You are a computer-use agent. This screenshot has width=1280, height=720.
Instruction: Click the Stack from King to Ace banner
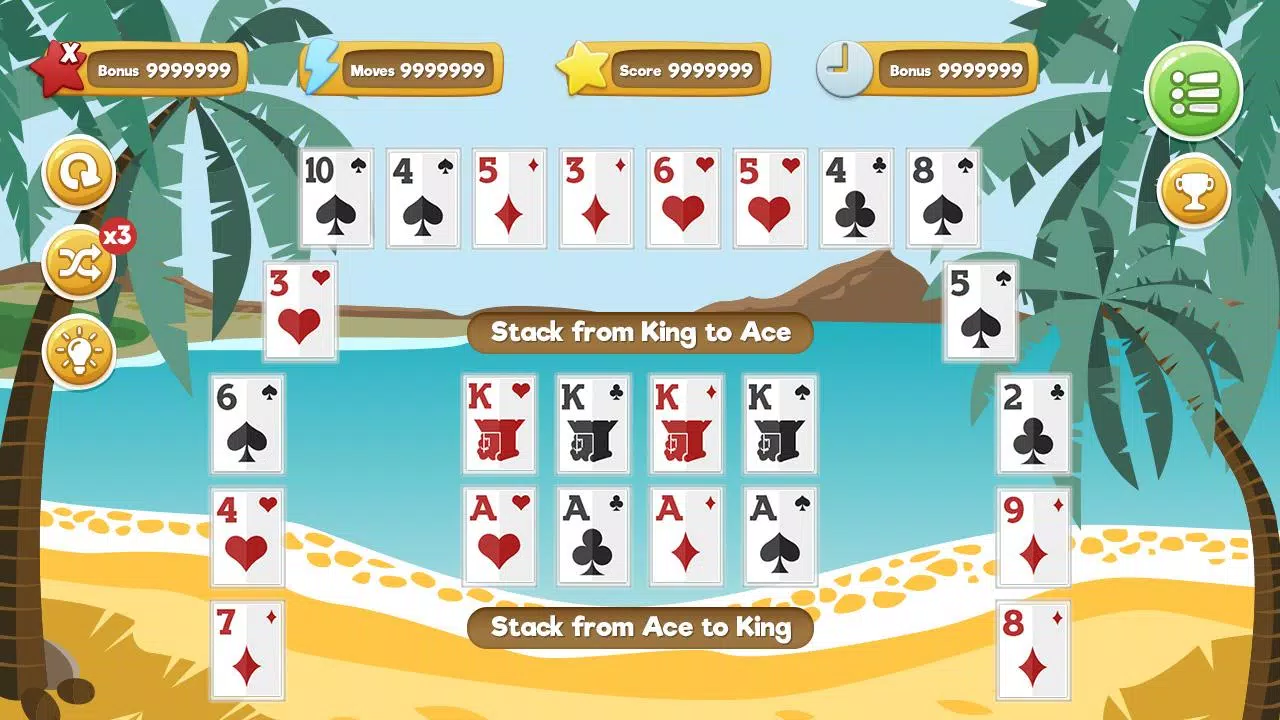640,332
